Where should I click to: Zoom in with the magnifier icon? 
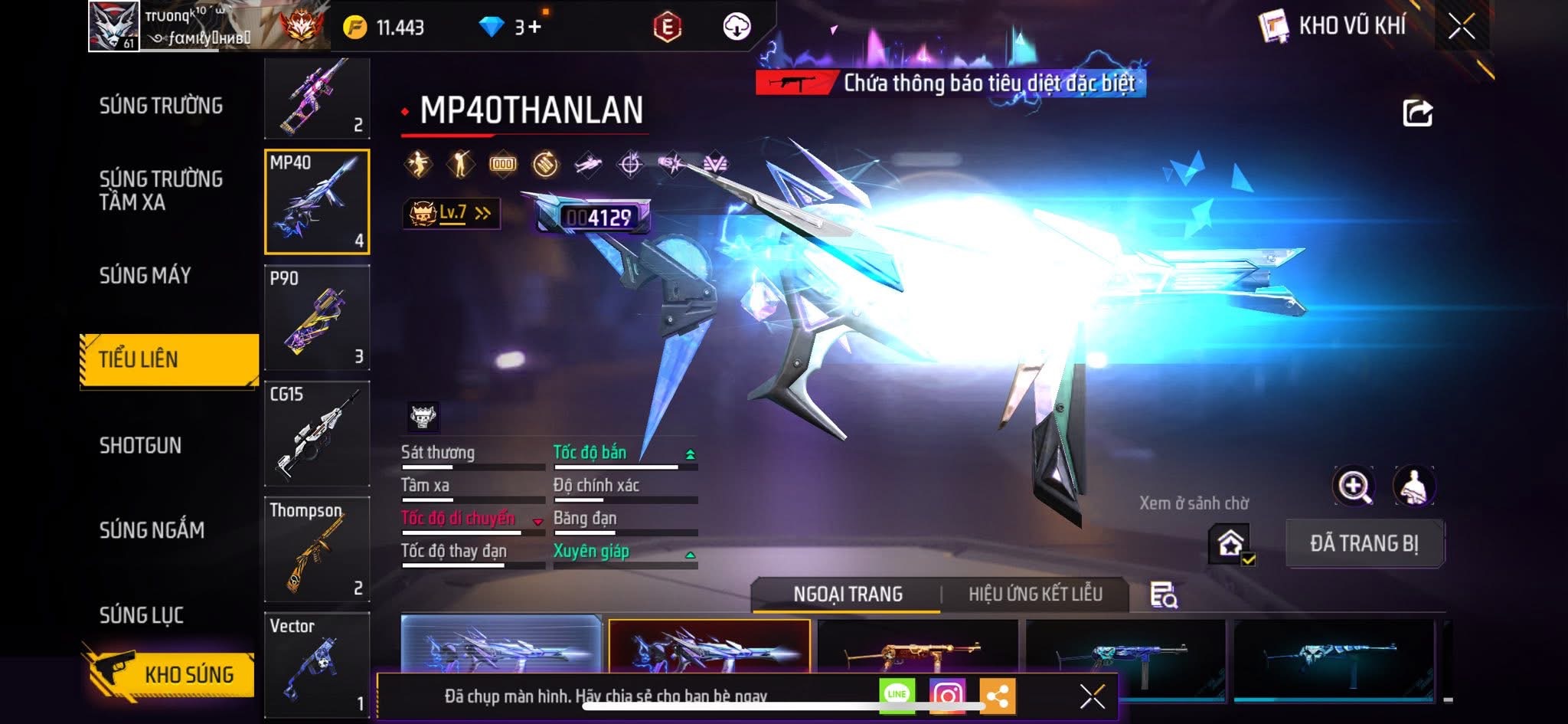1354,486
